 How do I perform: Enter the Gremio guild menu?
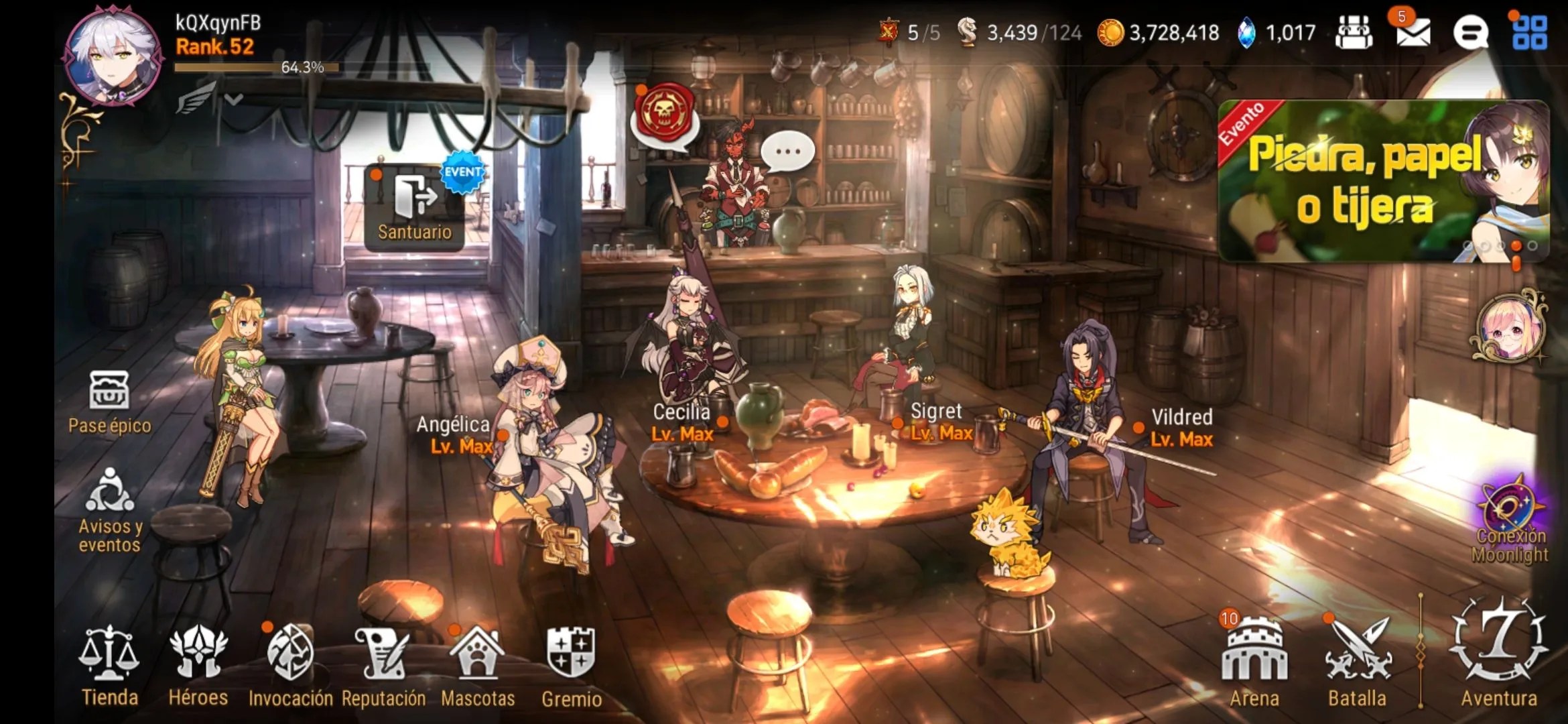(571, 664)
